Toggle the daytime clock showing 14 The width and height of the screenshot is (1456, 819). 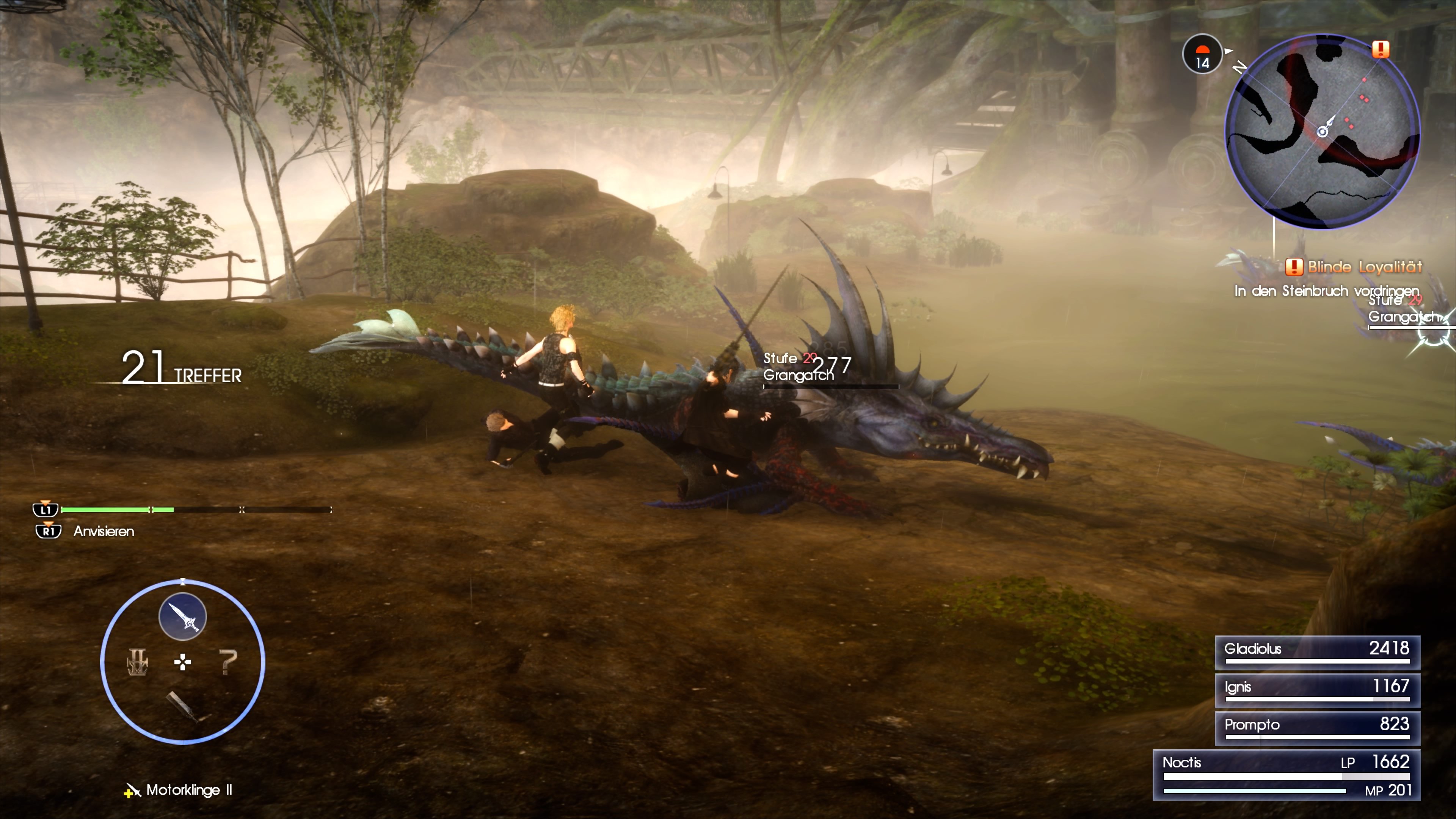click(x=1202, y=55)
